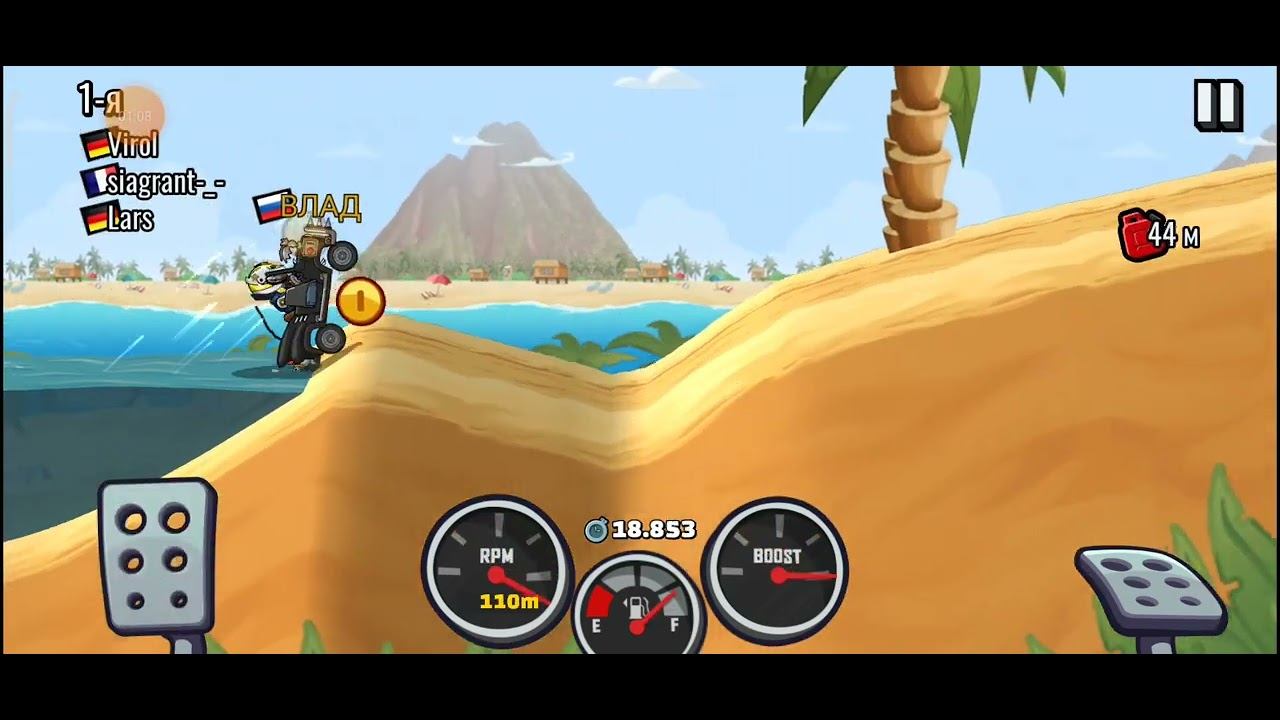This screenshot has height=720, width=1280.
Task: Tap the coin counter stopwatch icon
Action: pos(598,531)
